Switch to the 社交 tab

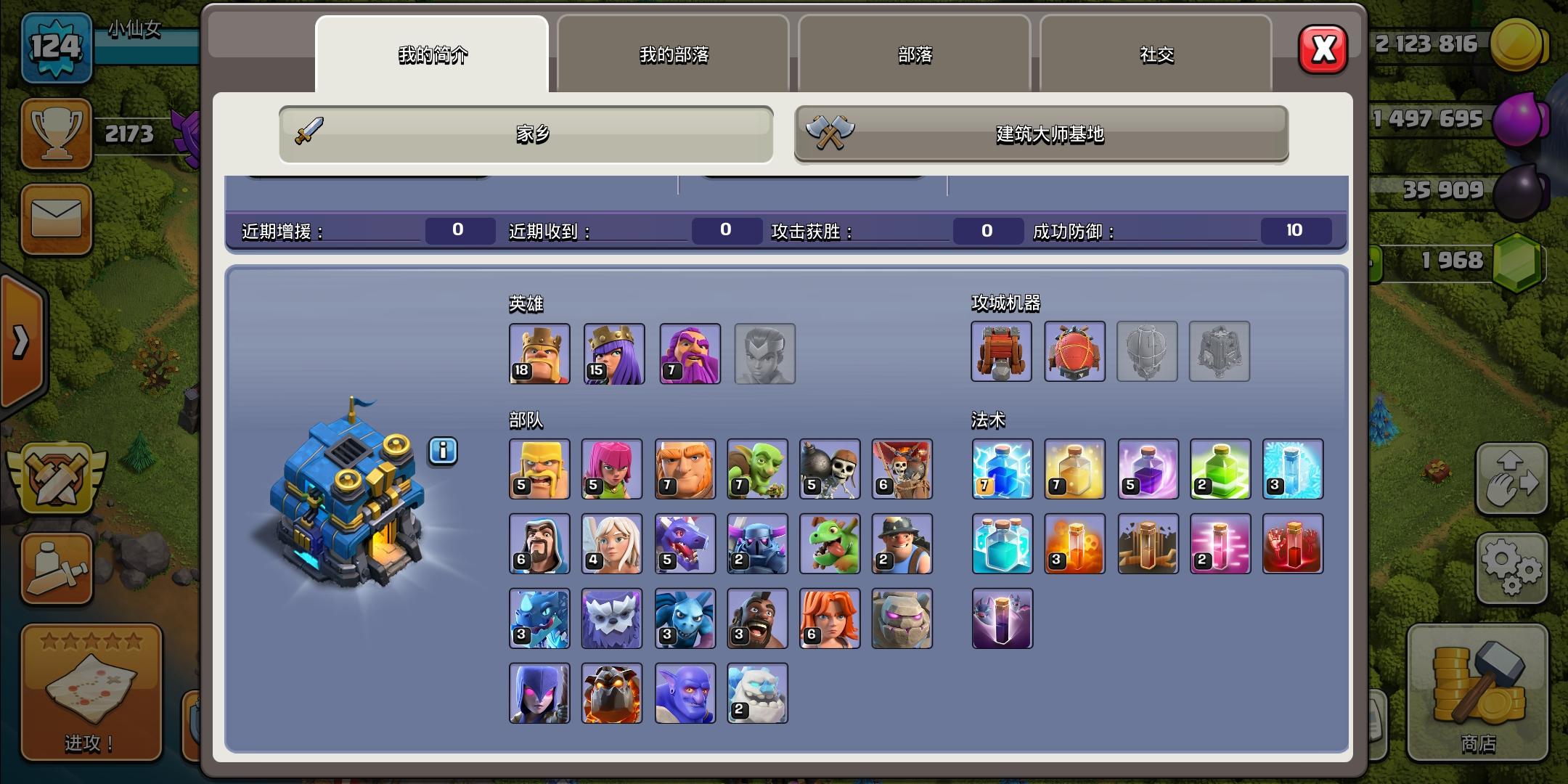click(1154, 54)
